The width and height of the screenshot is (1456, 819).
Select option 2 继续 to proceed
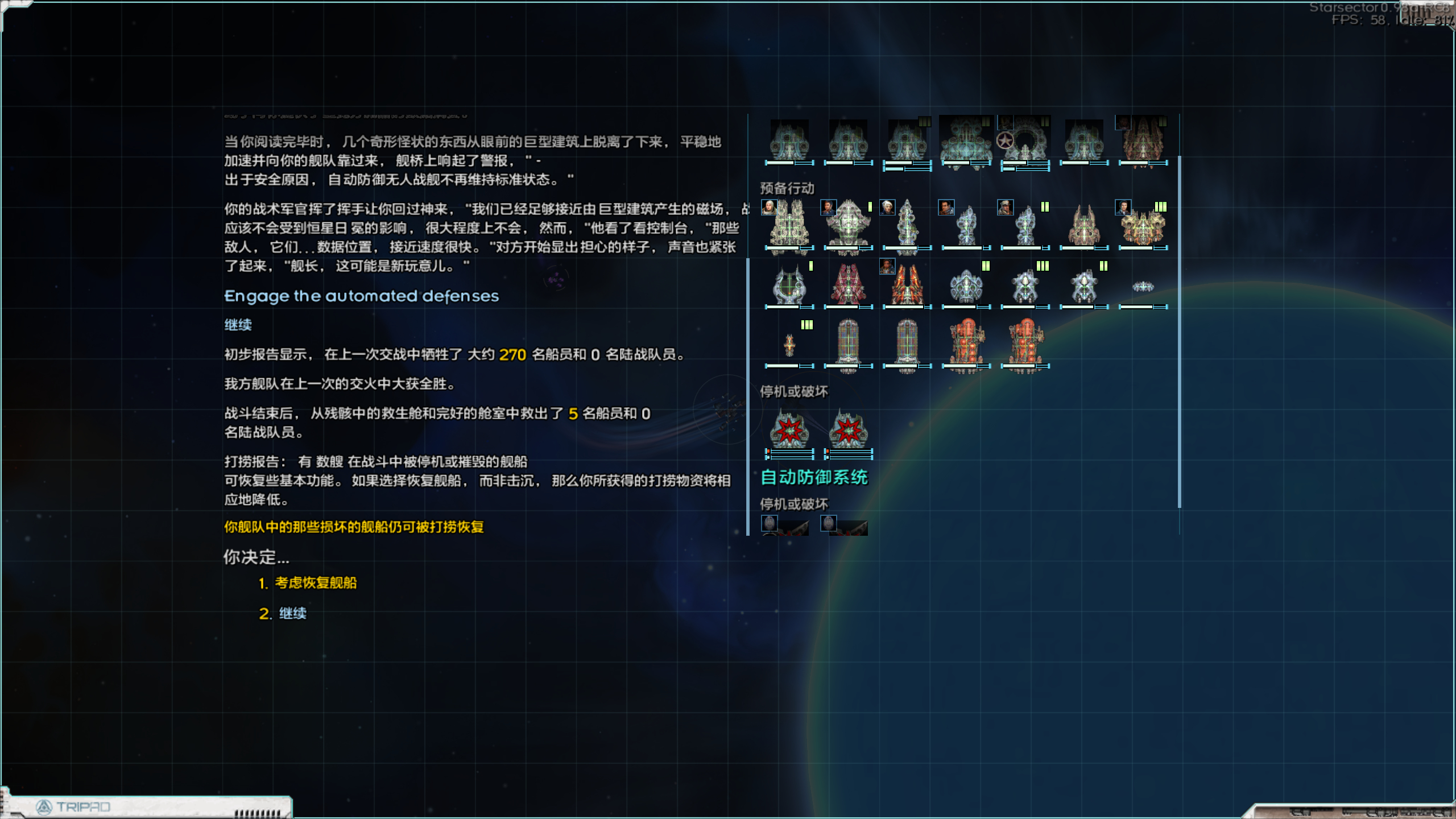291,614
